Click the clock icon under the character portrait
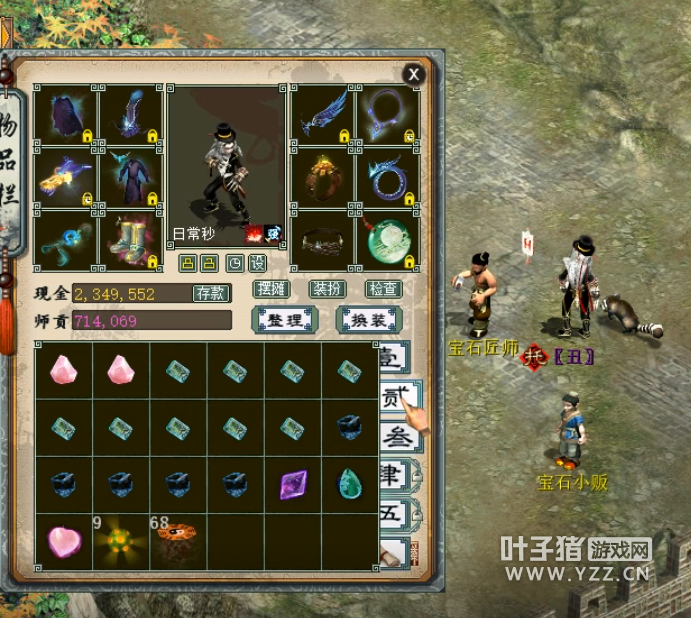This screenshot has width=691, height=618. [235, 263]
